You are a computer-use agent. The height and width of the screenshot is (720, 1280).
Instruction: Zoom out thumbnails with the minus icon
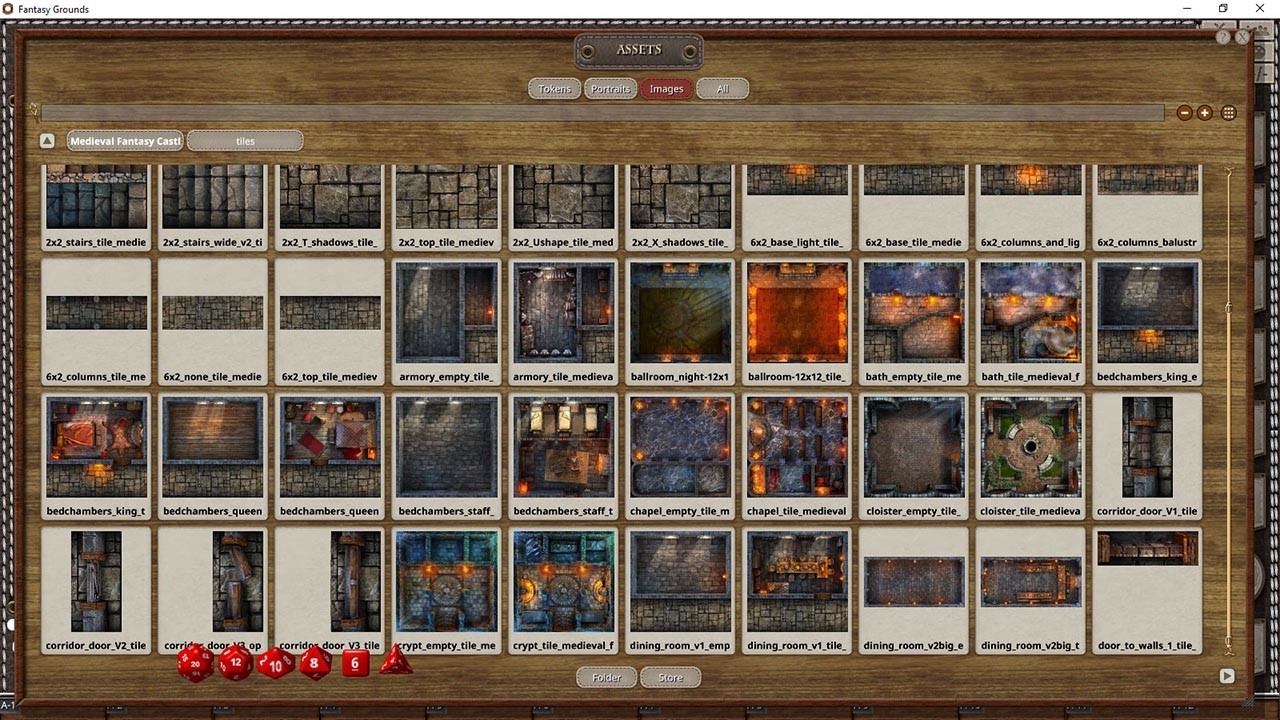[x=1185, y=113]
